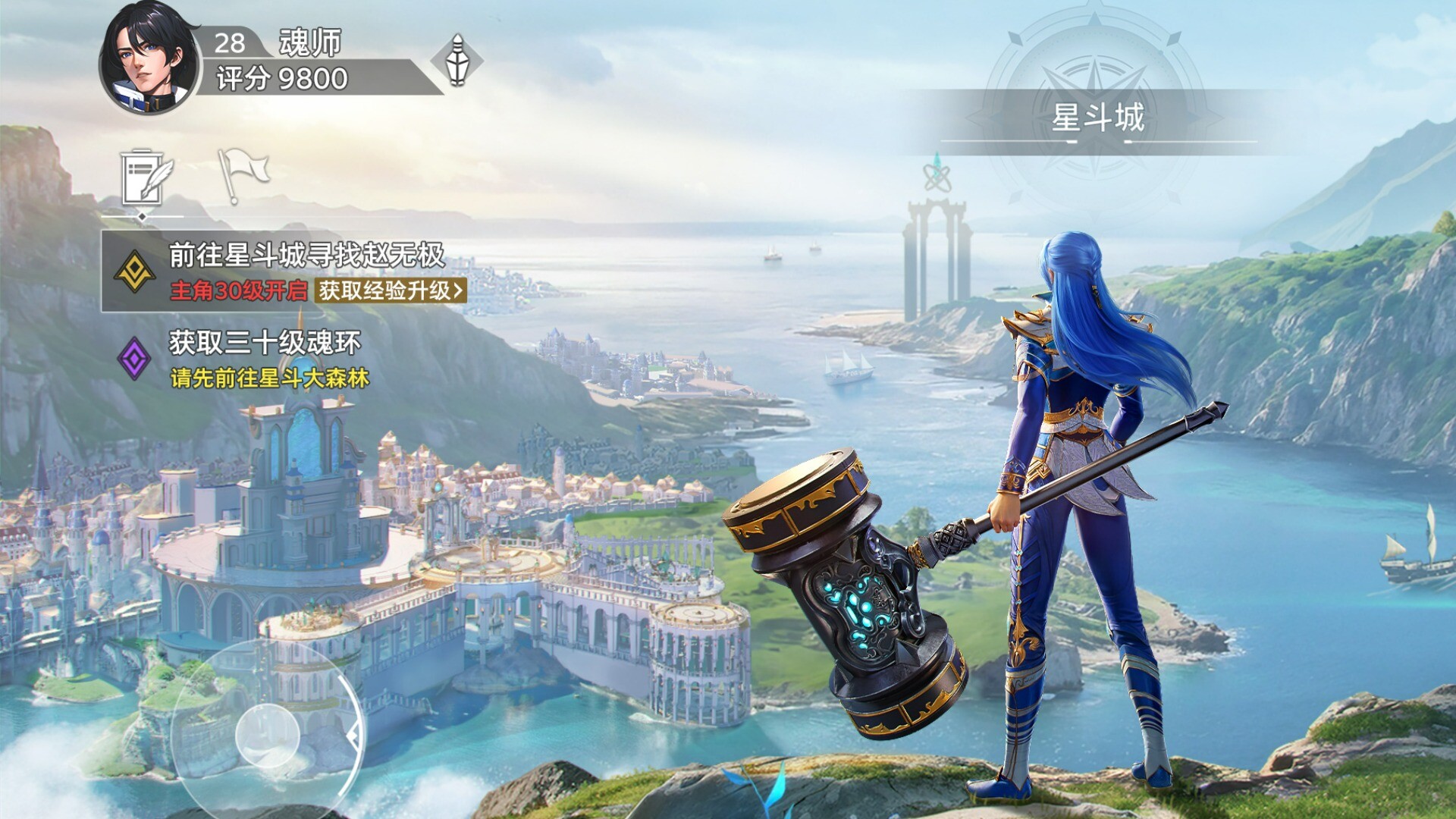The width and height of the screenshot is (1456, 819).
Task: Open the player avatar portrait
Action: point(149,59)
